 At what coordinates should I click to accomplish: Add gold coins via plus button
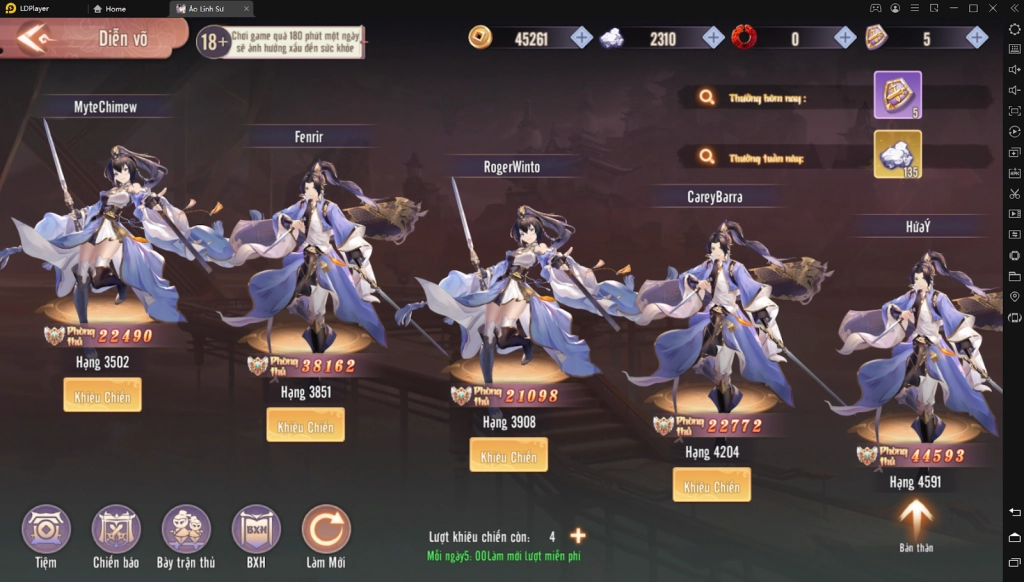pos(582,38)
